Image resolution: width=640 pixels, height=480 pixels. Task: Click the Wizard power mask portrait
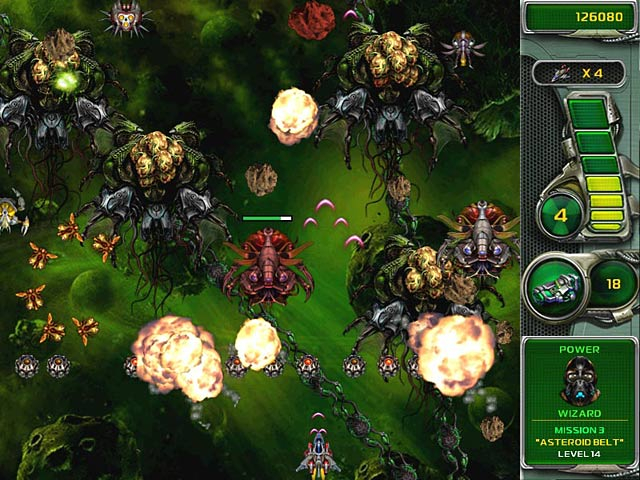coord(581,381)
